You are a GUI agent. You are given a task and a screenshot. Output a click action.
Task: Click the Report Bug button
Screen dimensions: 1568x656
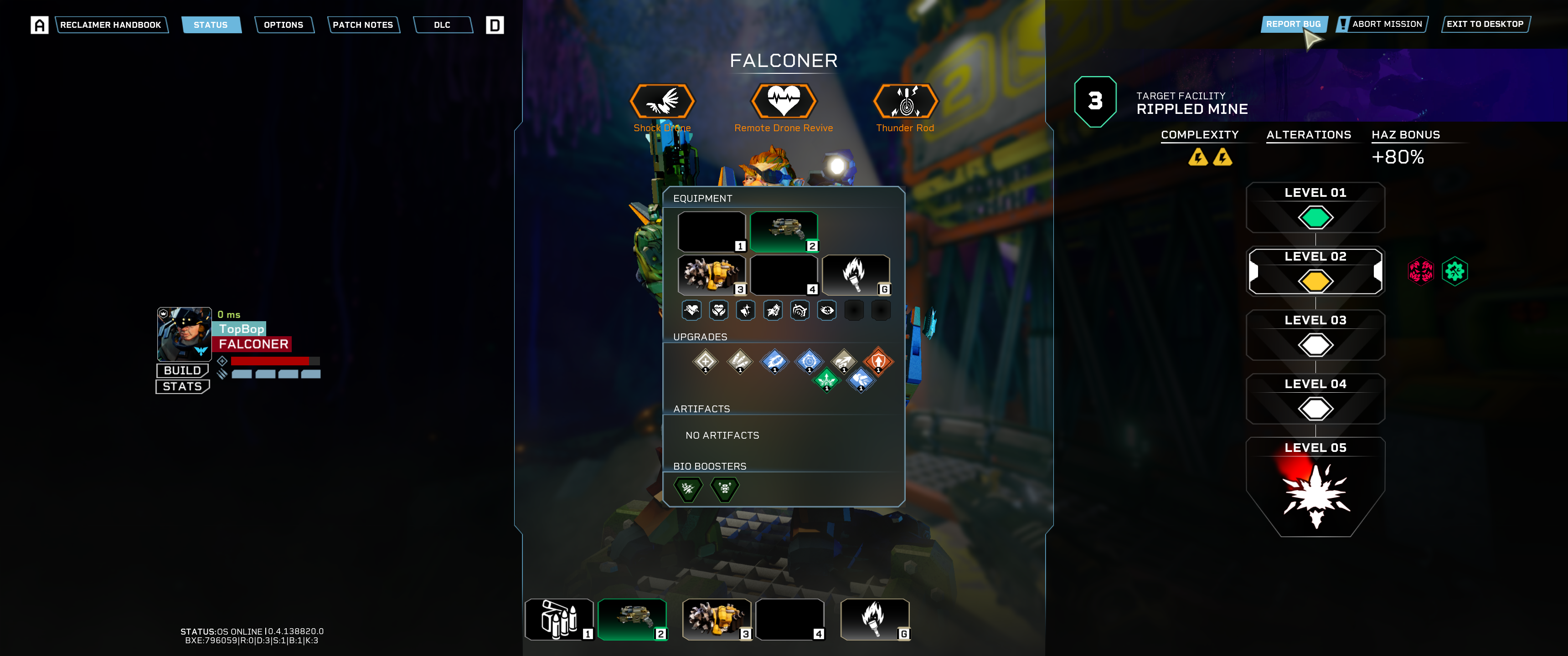1293,24
